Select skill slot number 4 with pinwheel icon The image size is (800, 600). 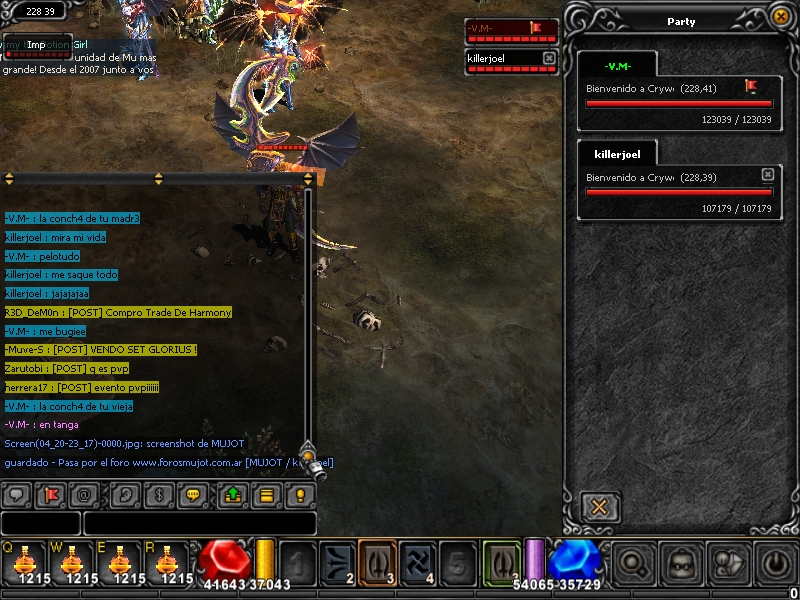[416, 562]
